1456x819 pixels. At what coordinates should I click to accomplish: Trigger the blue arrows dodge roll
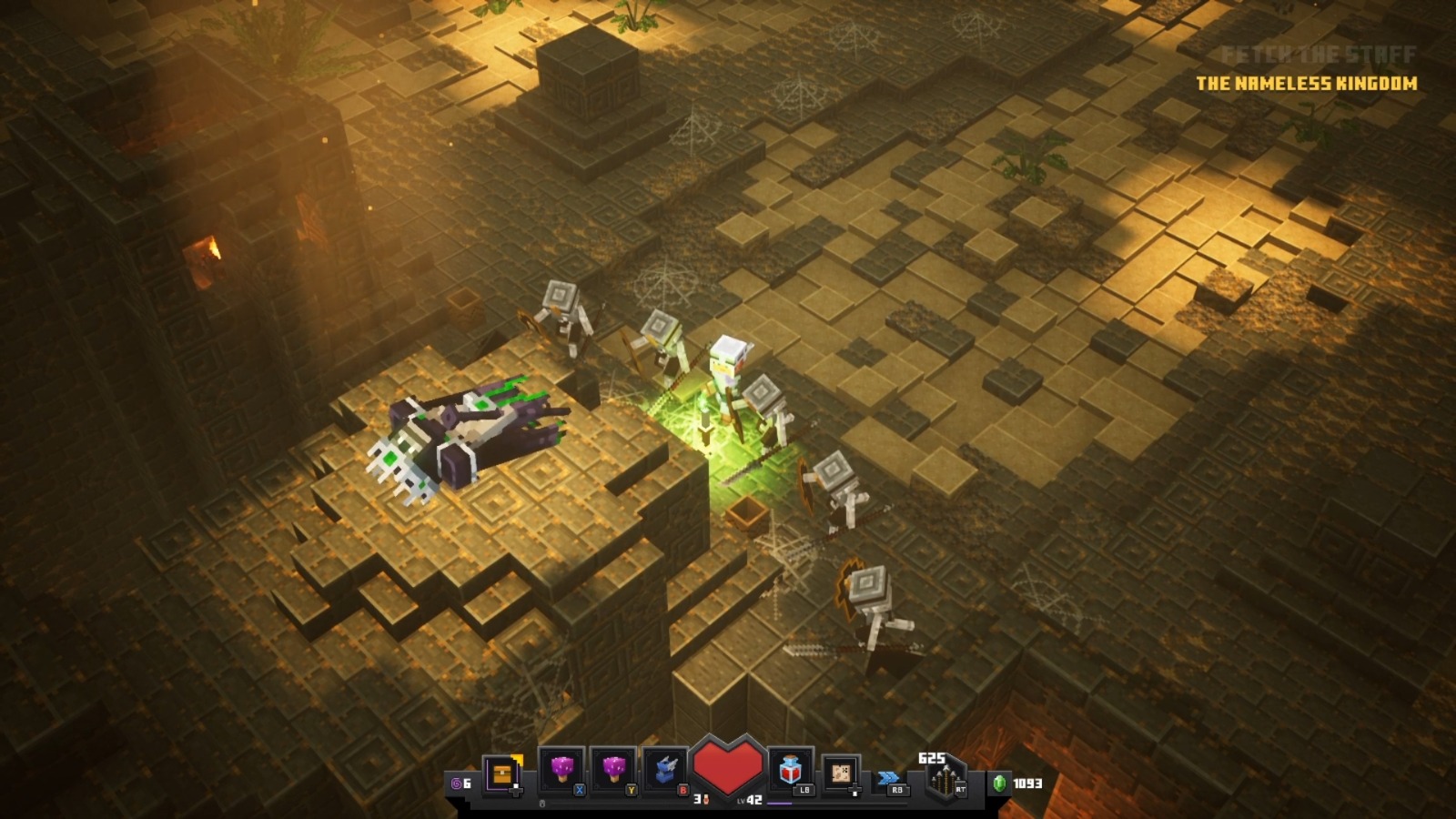pyautogui.click(x=889, y=778)
